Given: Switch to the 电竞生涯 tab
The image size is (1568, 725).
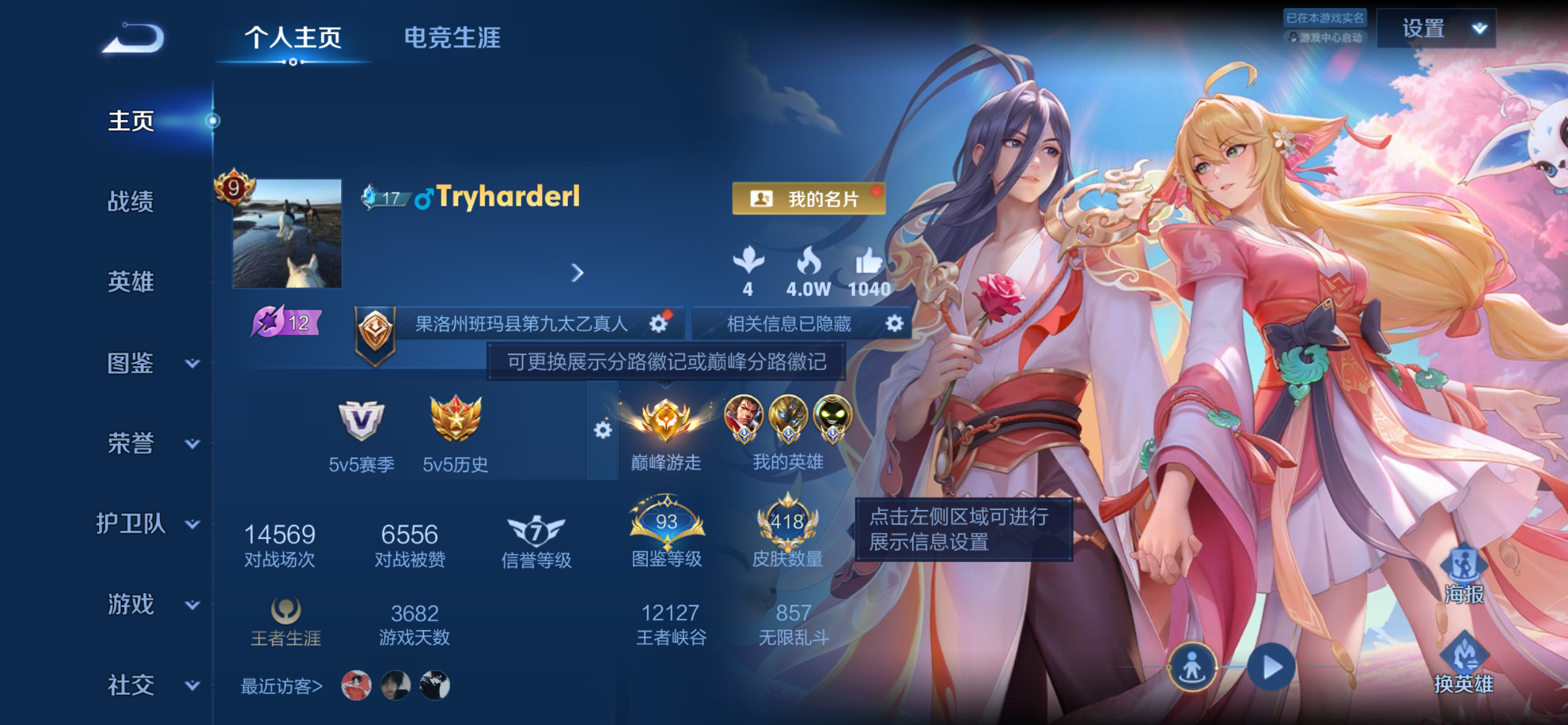Looking at the screenshot, I should click(453, 38).
